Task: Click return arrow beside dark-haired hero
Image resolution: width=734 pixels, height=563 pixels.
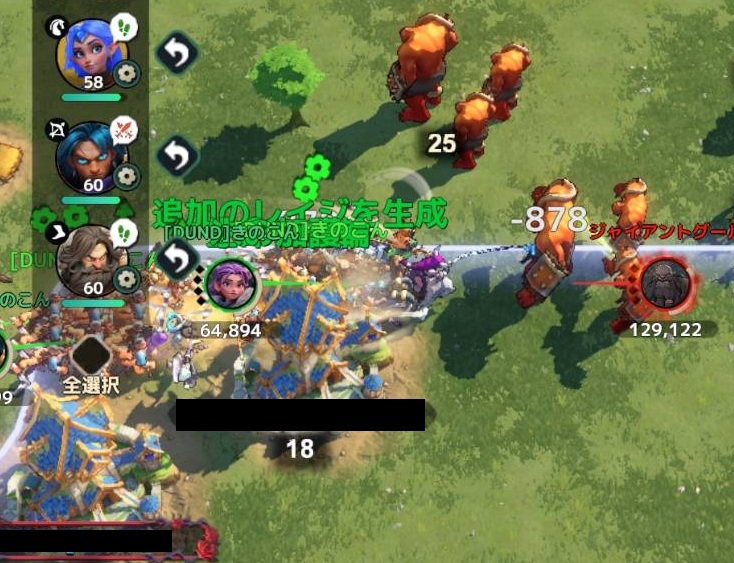Action: pos(177,155)
